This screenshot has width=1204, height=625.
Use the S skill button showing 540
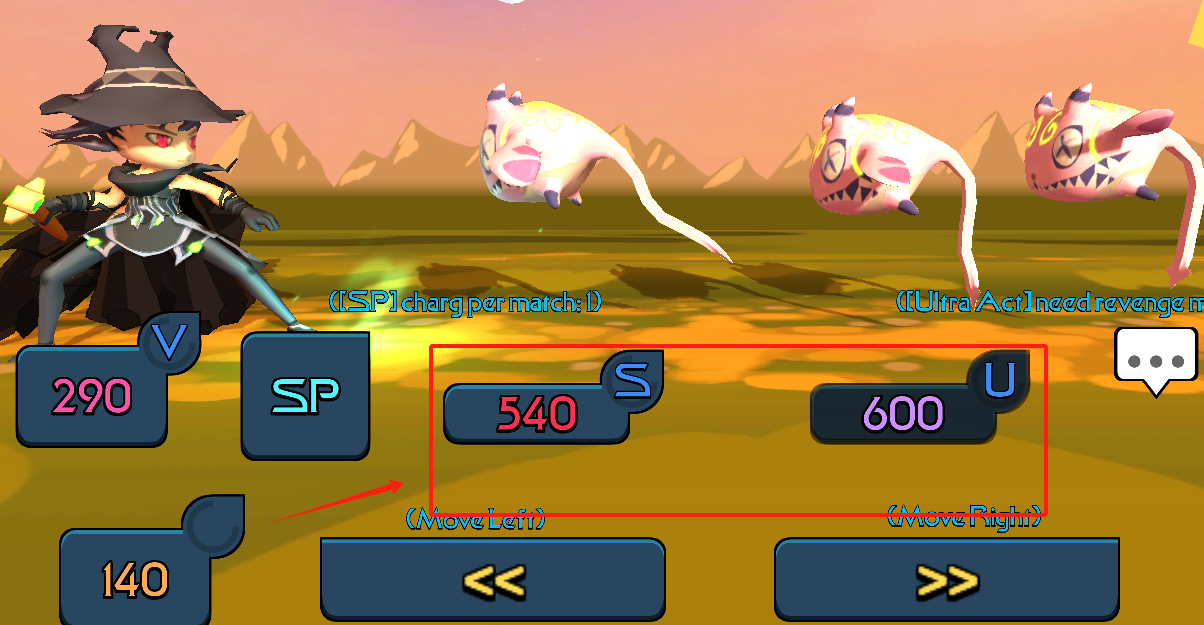coord(537,413)
